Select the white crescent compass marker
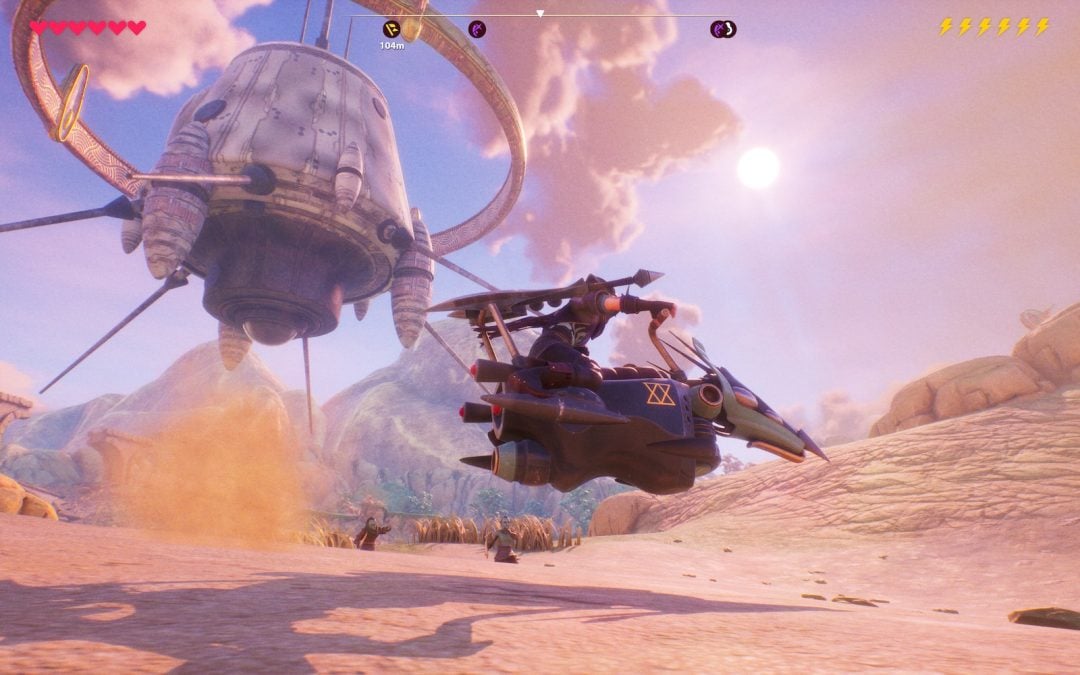1080x675 pixels. tap(729, 29)
